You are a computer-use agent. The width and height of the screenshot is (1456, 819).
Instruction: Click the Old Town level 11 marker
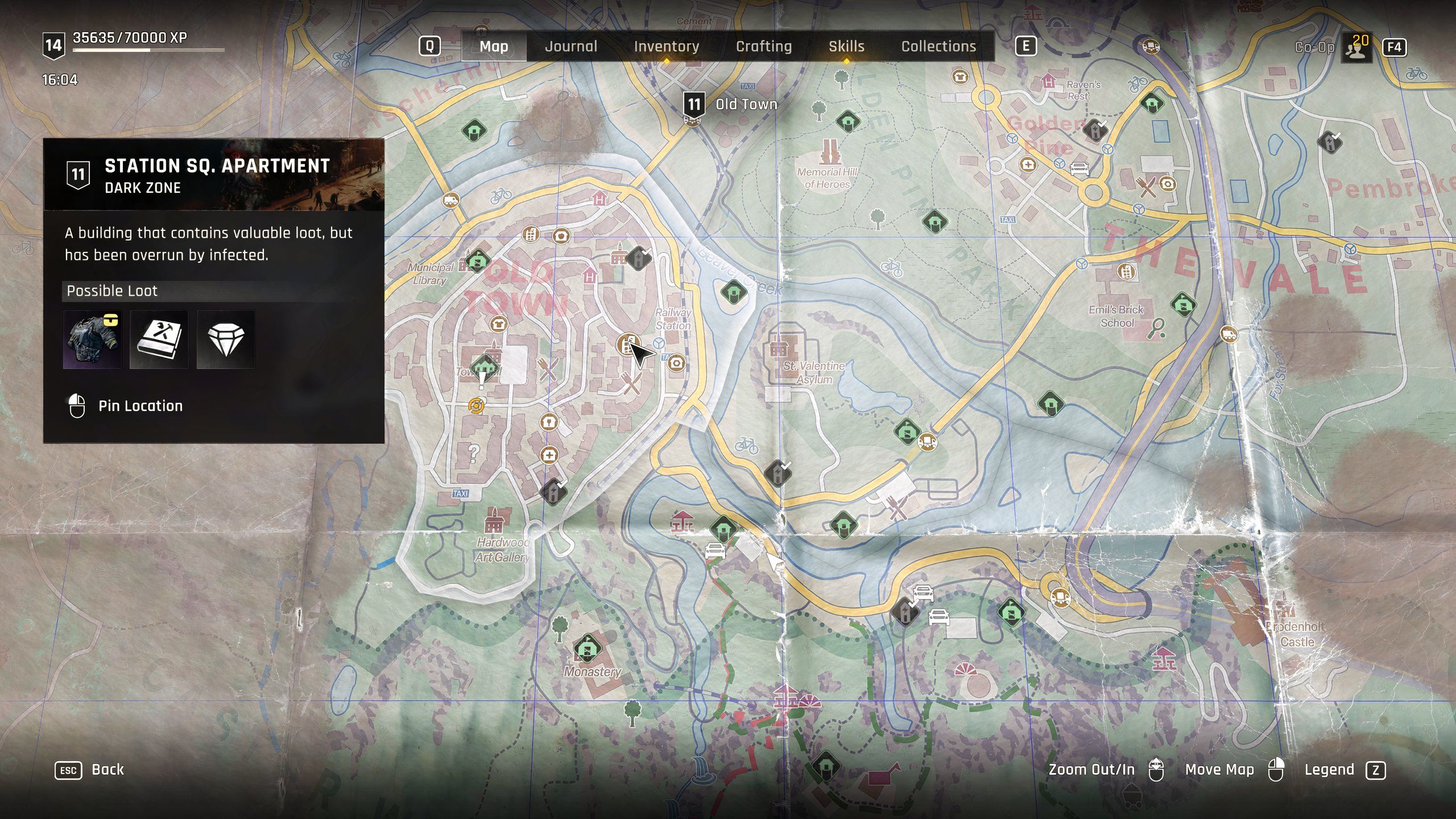(x=694, y=106)
